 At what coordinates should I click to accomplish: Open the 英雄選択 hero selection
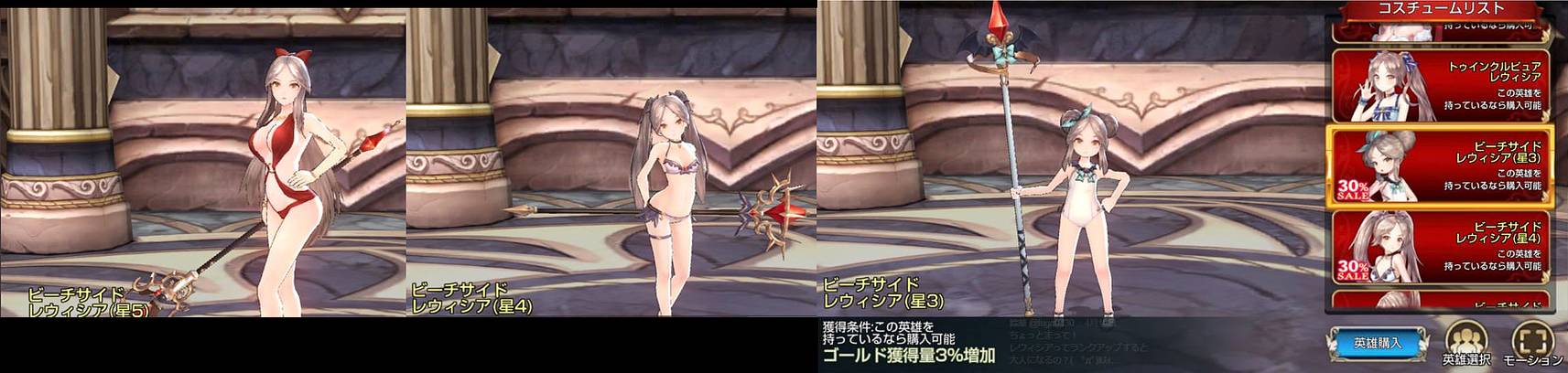coord(1465,344)
